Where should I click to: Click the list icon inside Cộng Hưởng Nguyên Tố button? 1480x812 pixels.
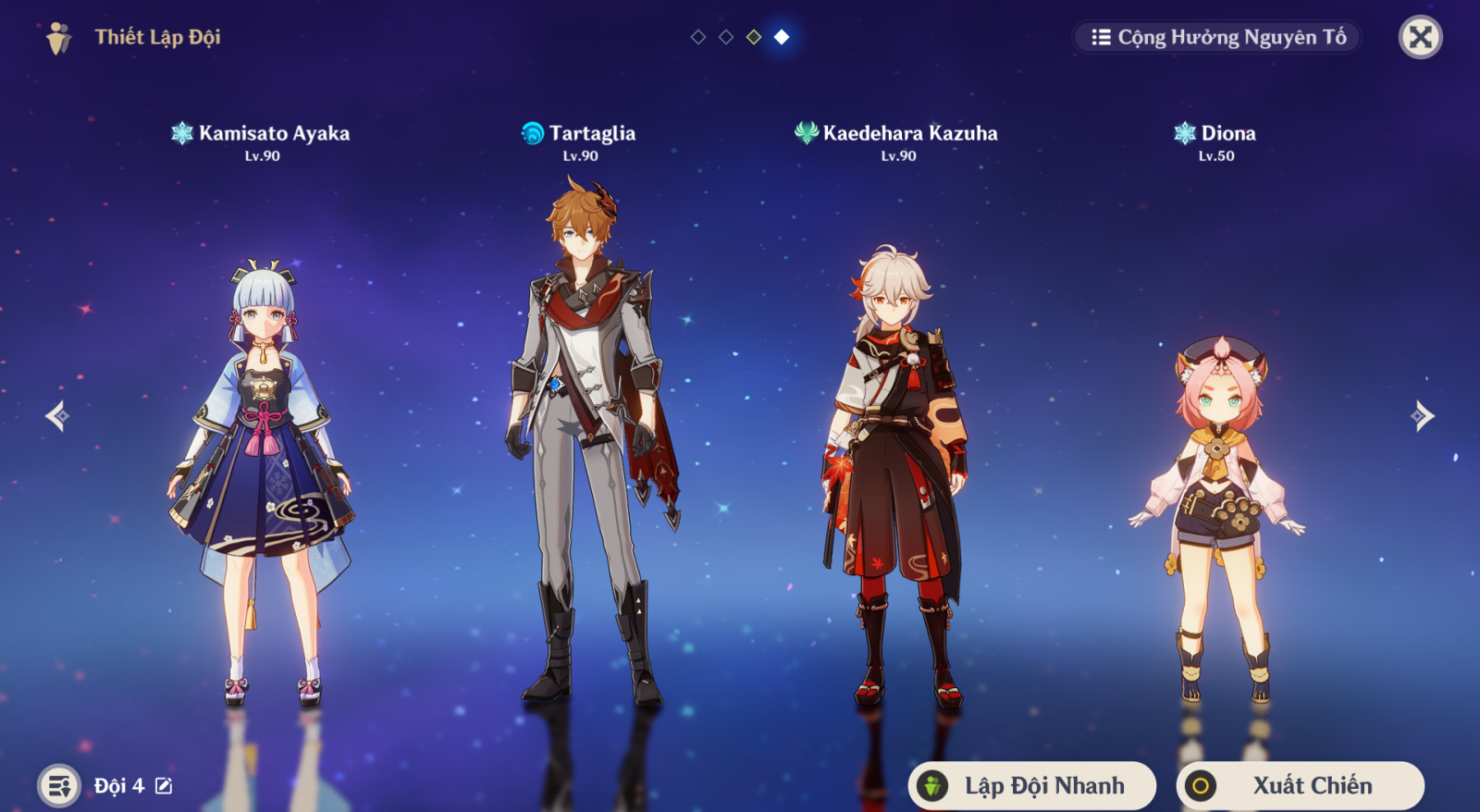click(1100, 38)
